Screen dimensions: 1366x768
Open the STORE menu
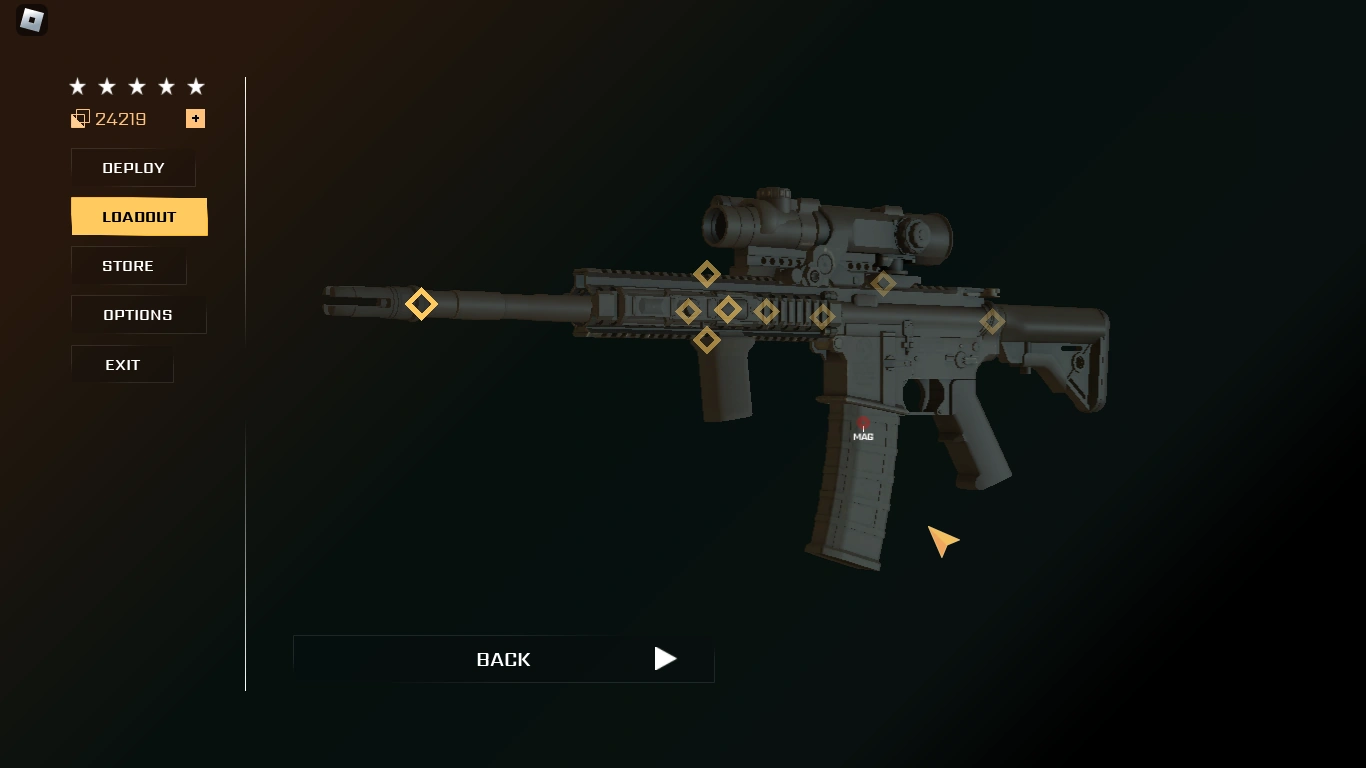127,266
